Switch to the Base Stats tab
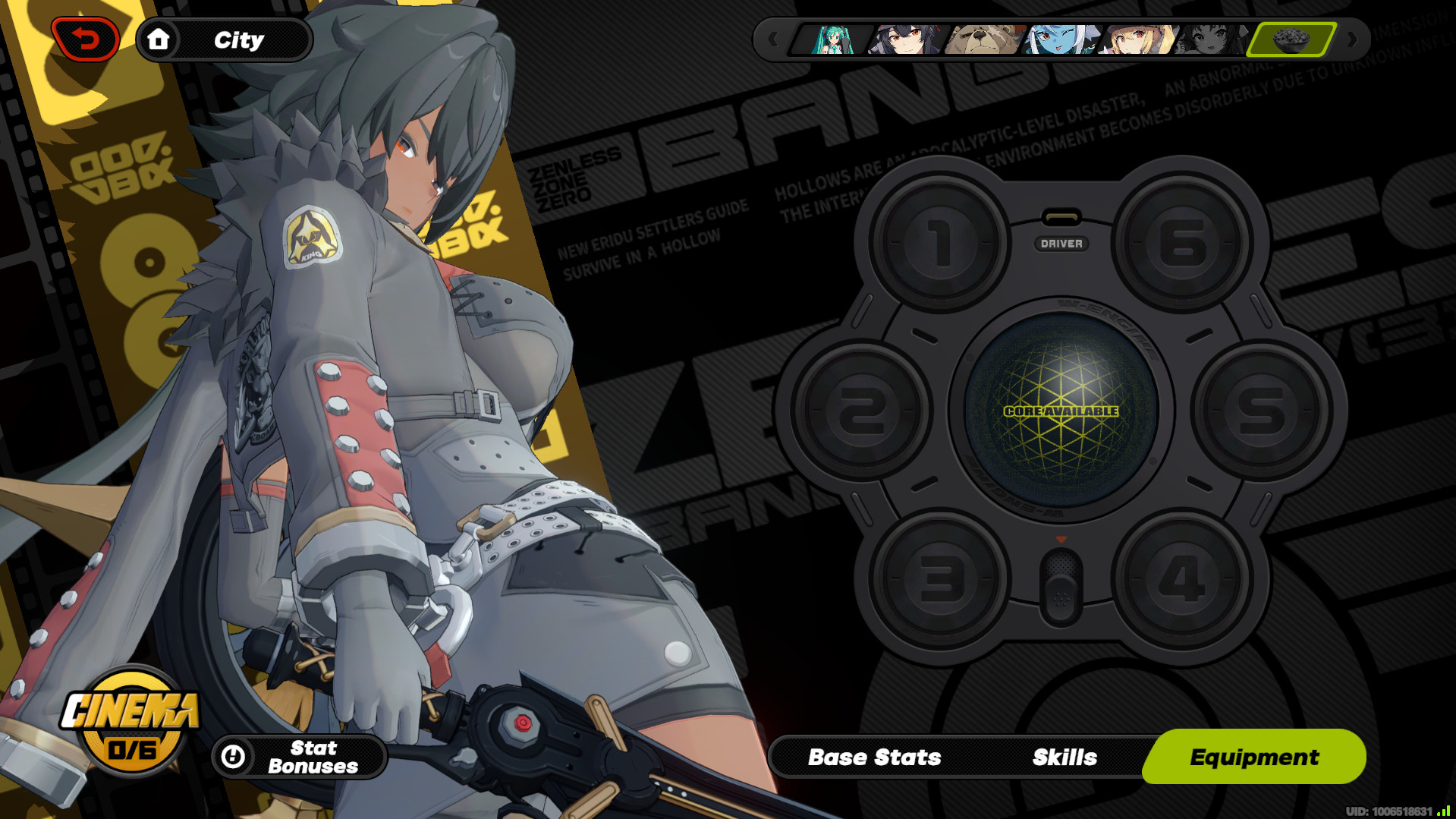The image size is (1456, 819). (874, 756)
